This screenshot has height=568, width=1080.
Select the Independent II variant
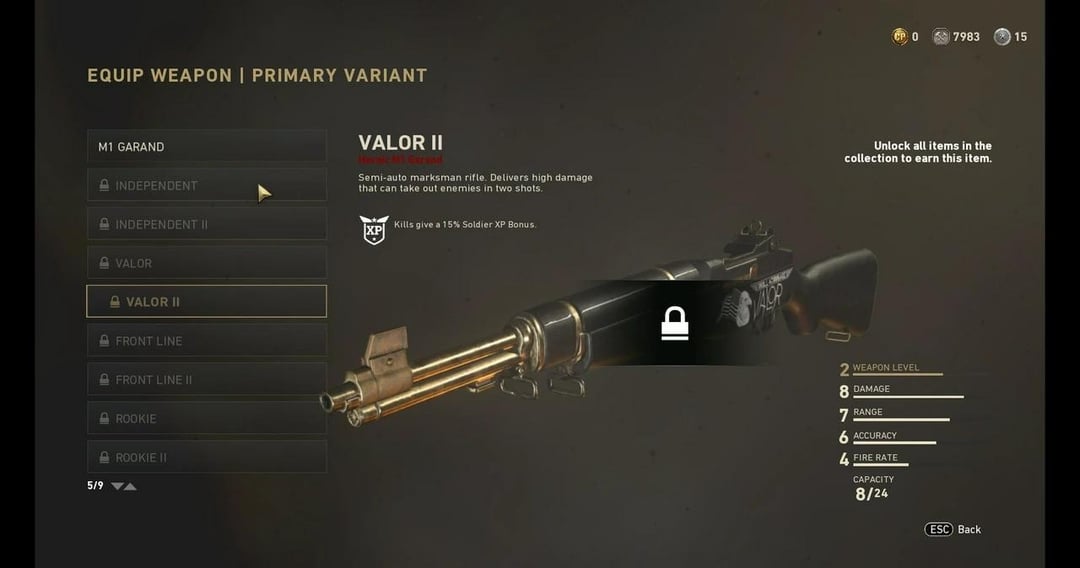[x=206, y=225]
